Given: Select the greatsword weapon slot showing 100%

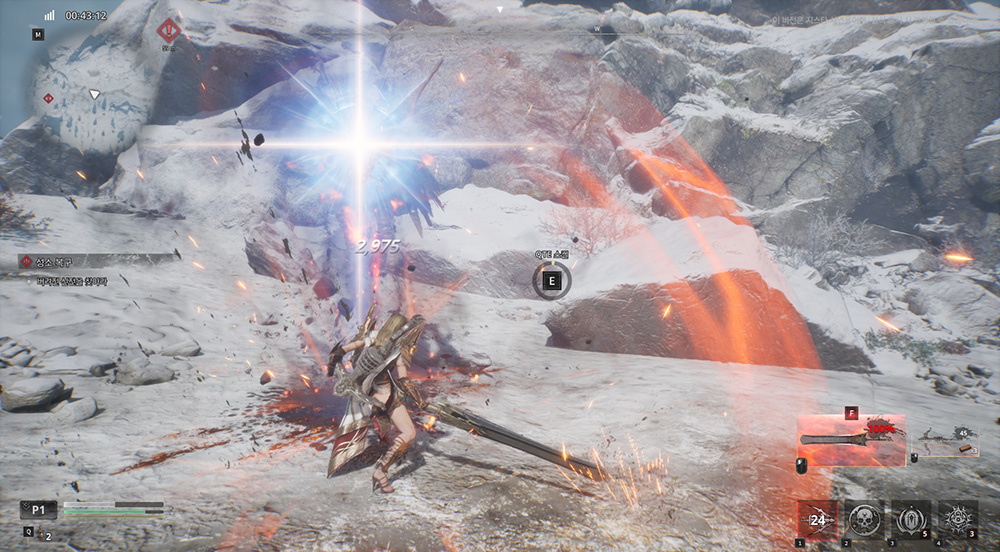Looking at the screenshot, I should (850, 439).
